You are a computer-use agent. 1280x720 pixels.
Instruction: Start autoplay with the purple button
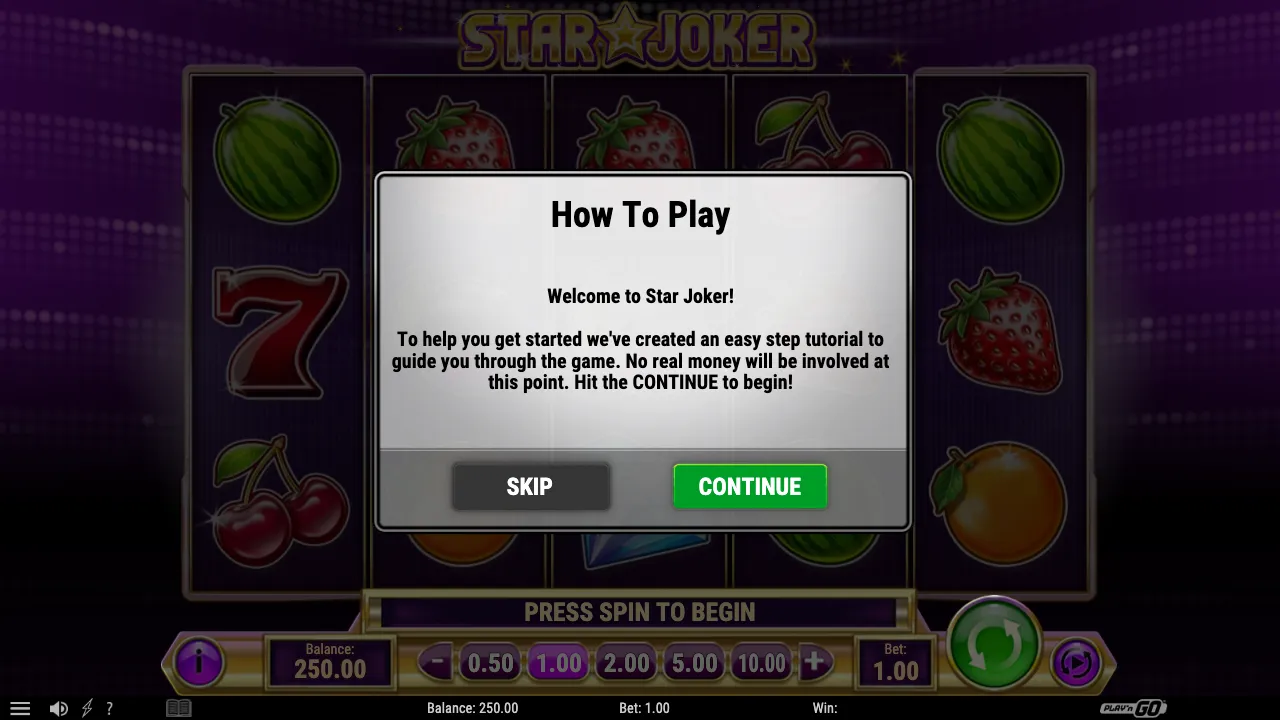1076,662
